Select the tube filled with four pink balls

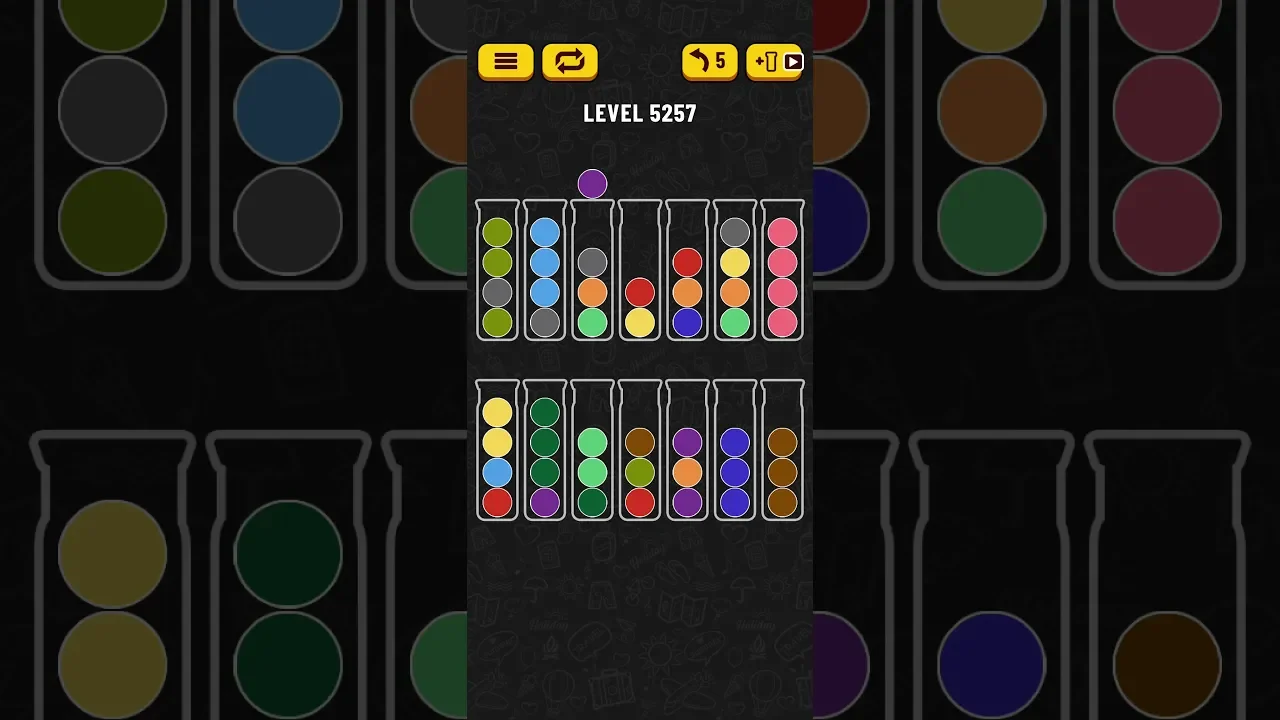[x=782, y=272]
